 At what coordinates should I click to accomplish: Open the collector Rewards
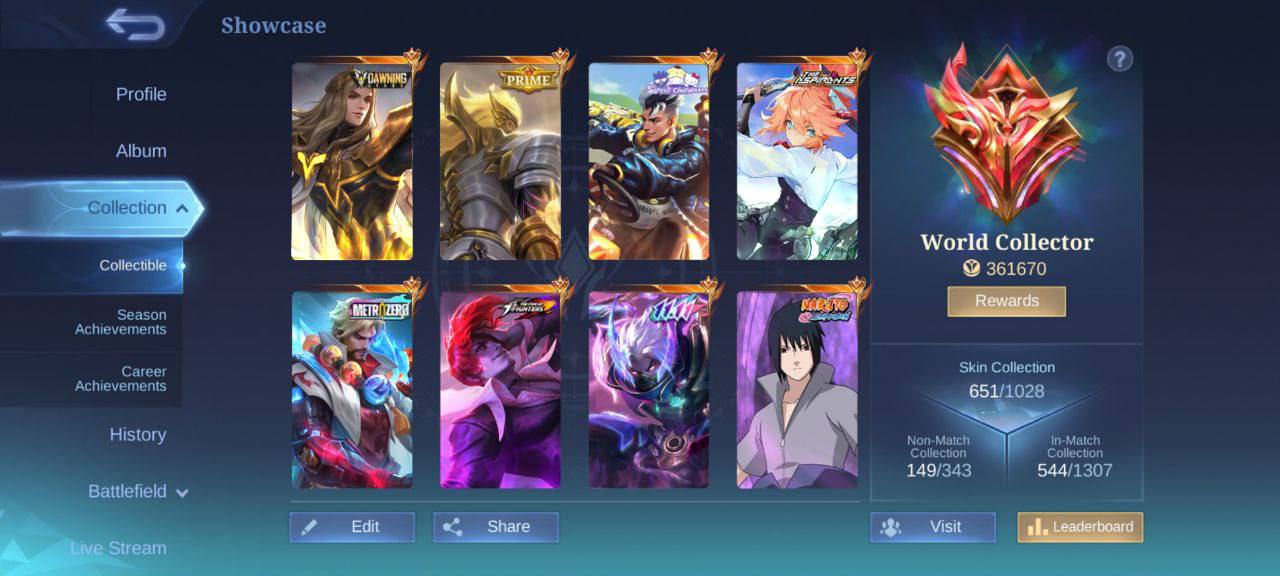pyautogui.click(x=1006, y=301)
